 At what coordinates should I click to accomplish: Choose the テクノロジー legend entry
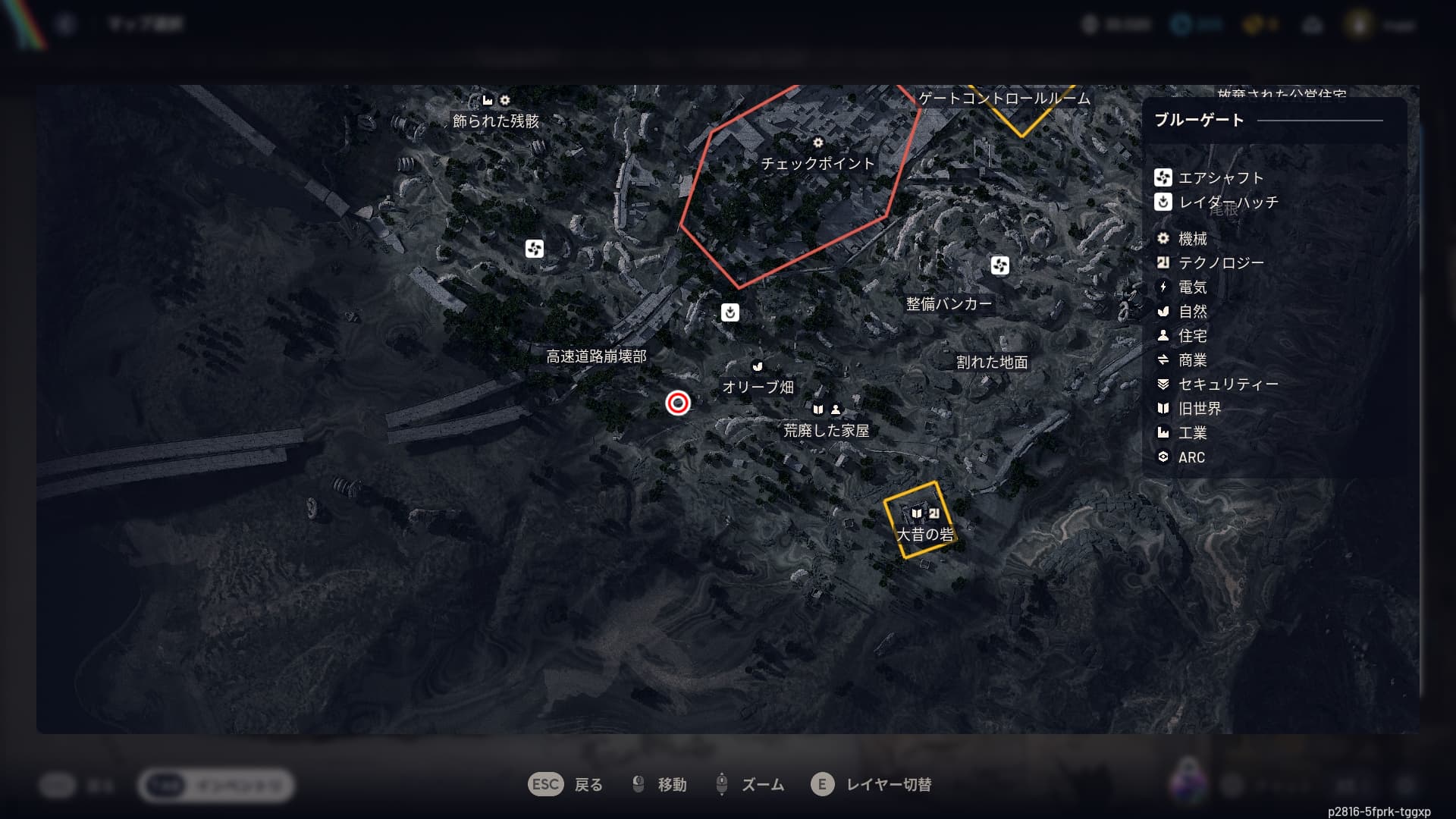[1220, 263]
